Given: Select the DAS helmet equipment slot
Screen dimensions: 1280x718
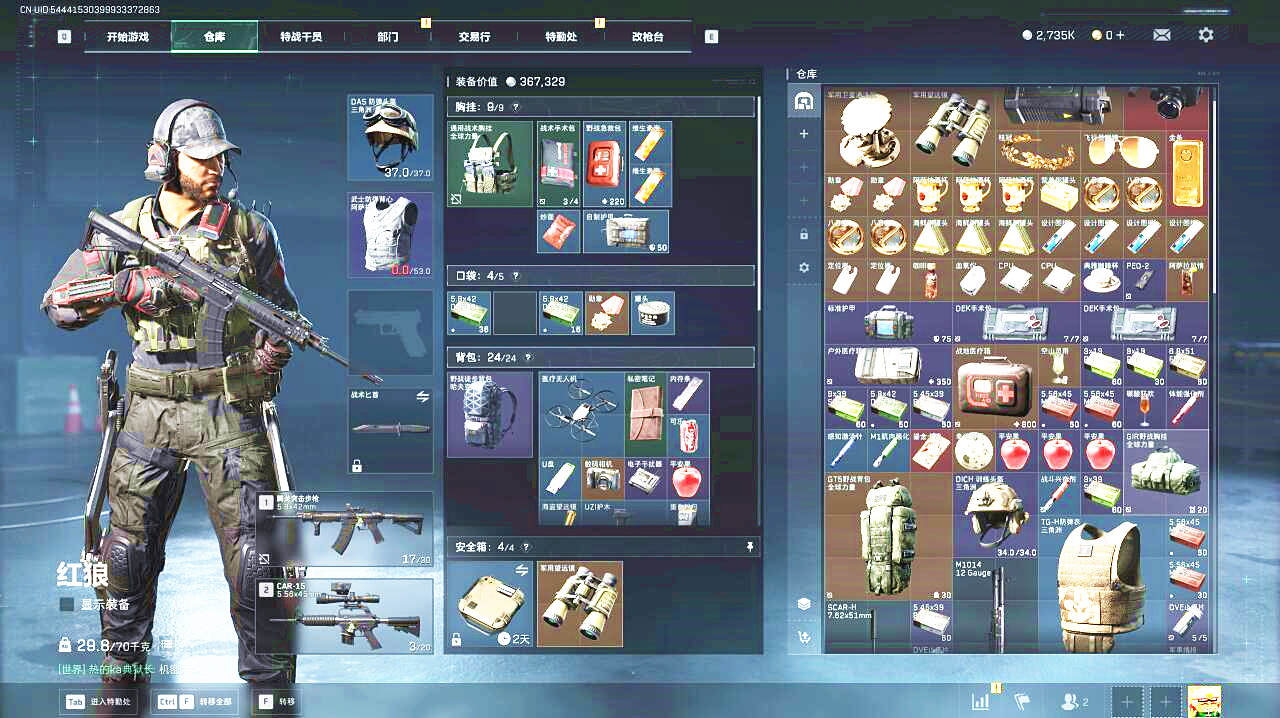Looking at the screenshot, I should [x=390, y=137].
